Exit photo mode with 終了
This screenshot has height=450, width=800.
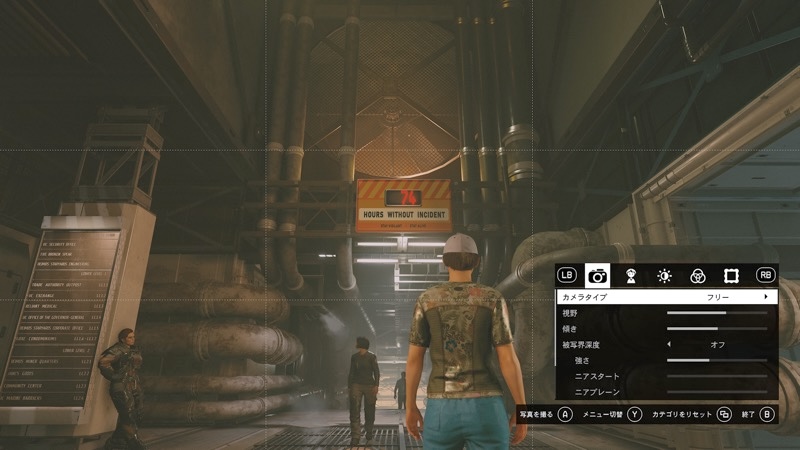pyautogui.click(x=767, y=413)
